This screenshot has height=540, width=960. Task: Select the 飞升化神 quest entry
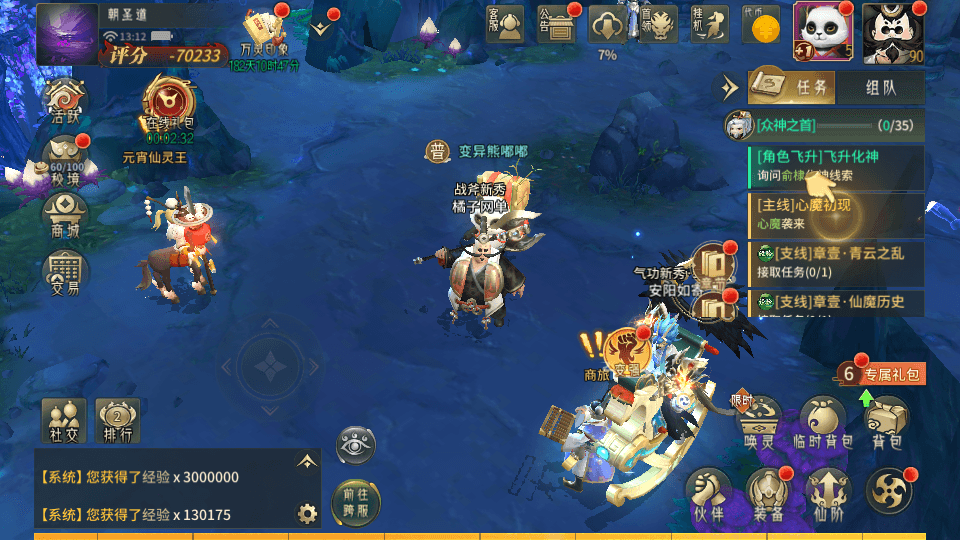[835, 166]
